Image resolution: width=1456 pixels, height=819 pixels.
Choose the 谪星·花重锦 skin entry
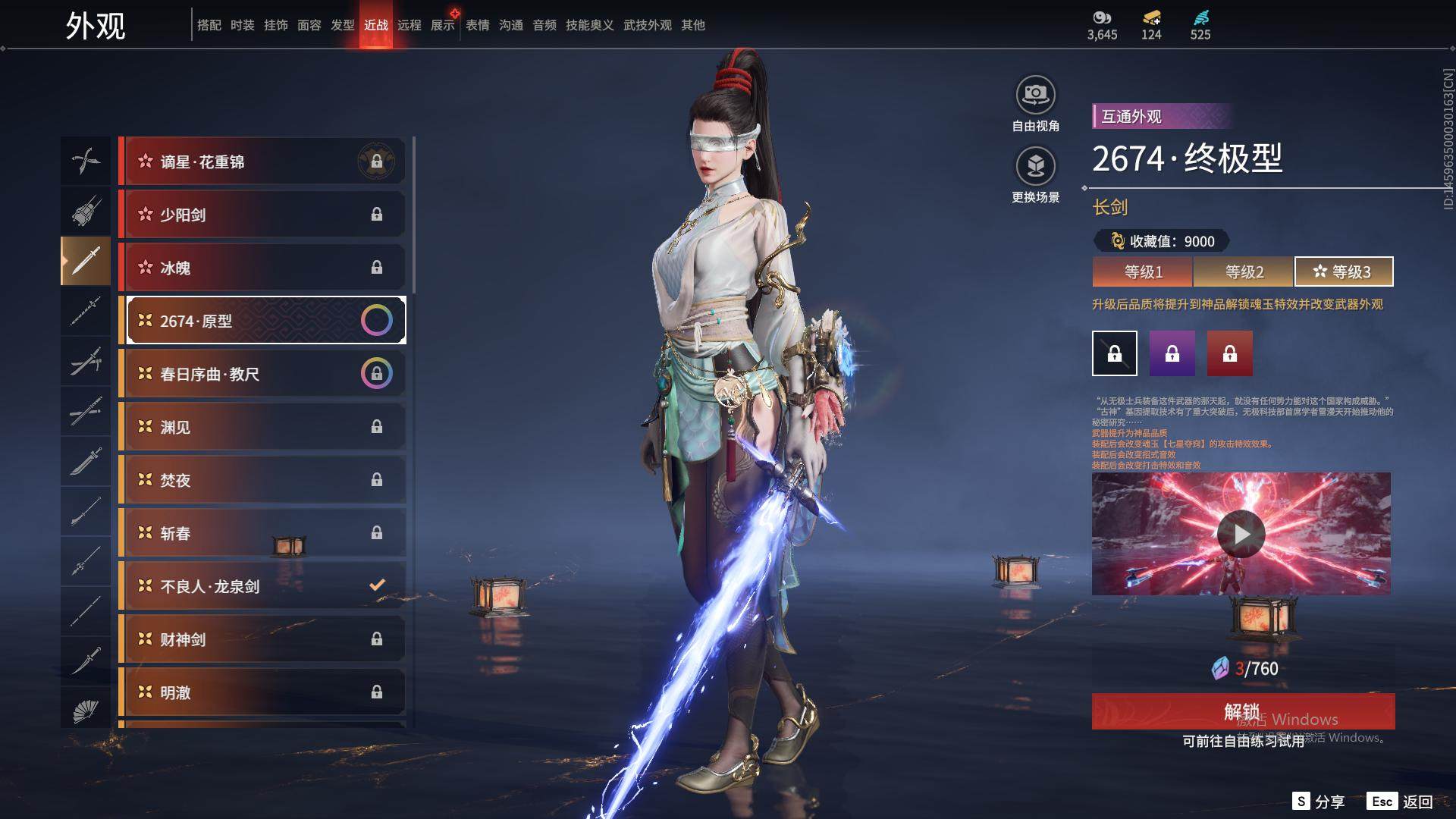coord(262,162)
